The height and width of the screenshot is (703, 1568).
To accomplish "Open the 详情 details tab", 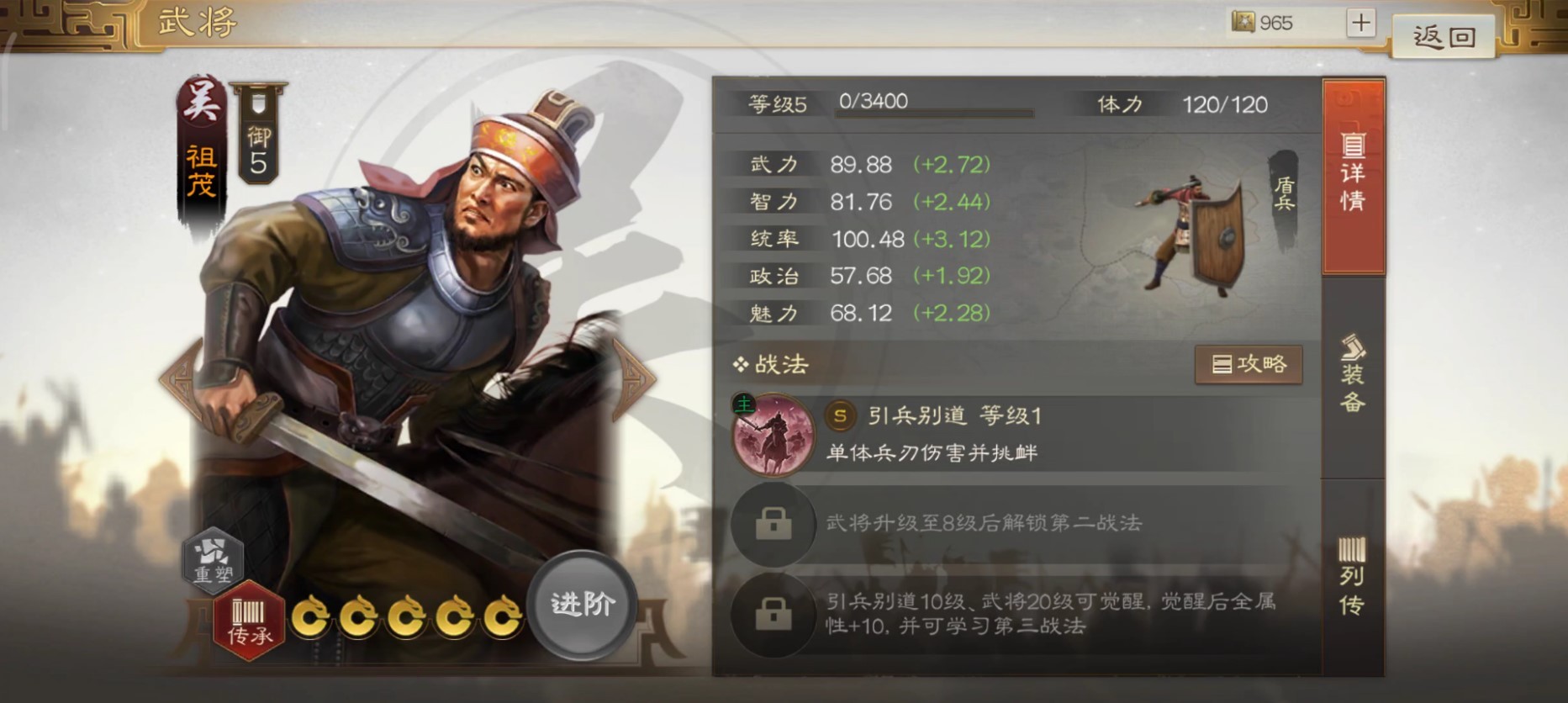I will click(1354, 177).
